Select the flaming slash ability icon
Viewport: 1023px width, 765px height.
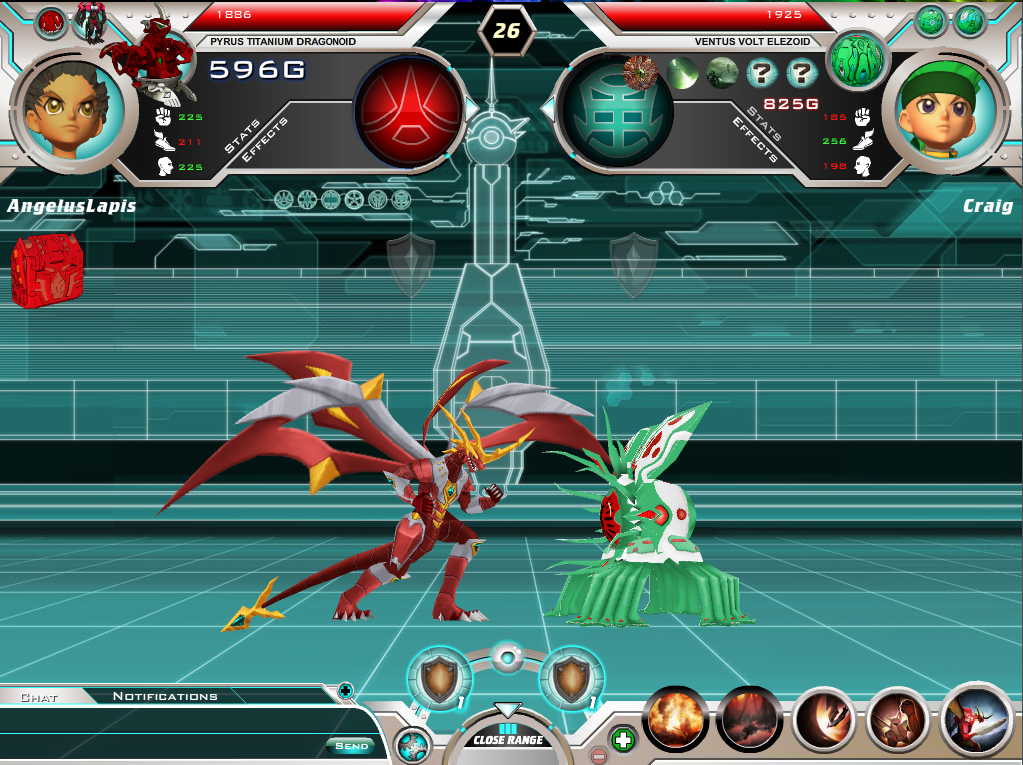(824, 718)
